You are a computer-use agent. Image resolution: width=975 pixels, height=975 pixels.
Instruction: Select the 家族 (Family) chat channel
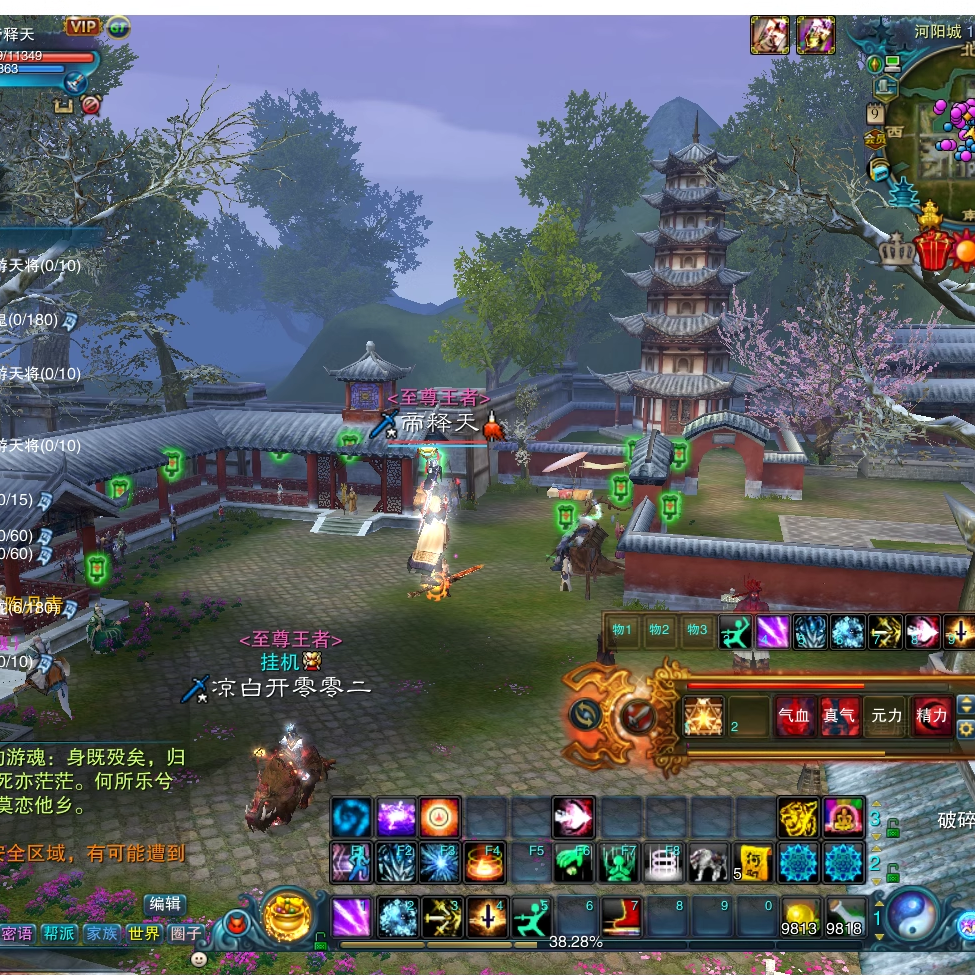coord(102,934)
